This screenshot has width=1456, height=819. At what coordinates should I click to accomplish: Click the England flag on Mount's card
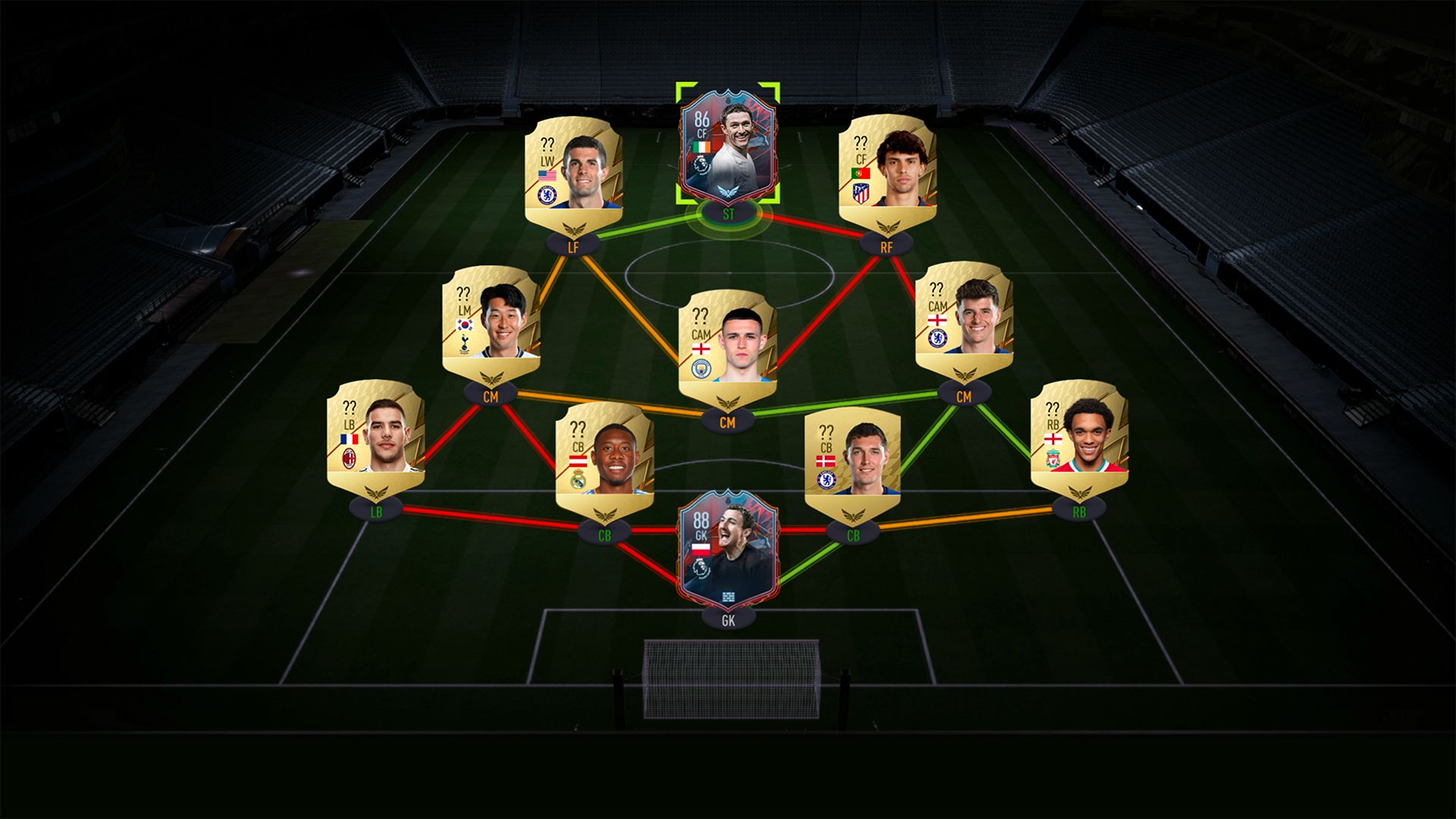(938, 320)
